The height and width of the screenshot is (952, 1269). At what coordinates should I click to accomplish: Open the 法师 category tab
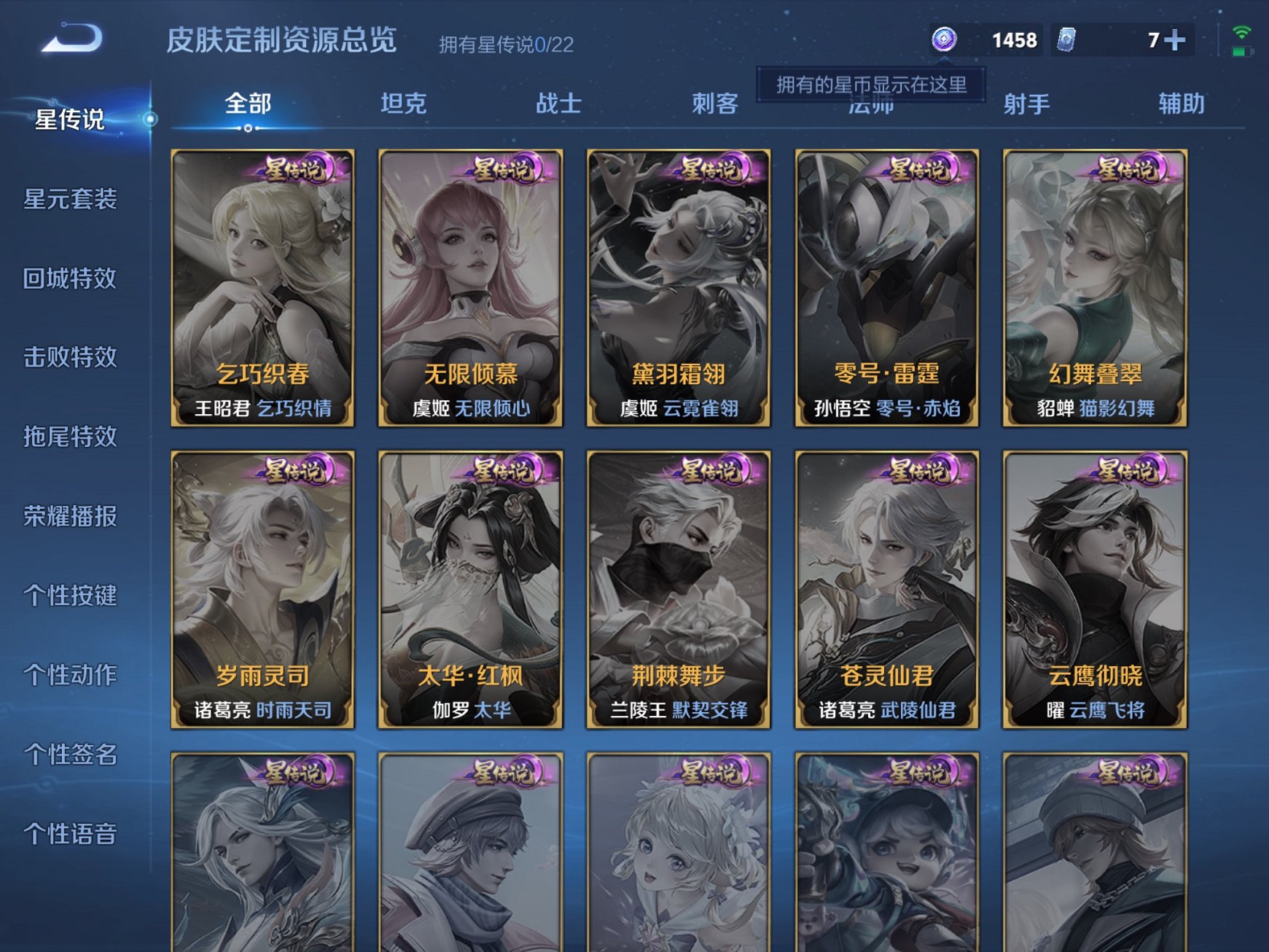pyautogui.click(x=872, y=104)
